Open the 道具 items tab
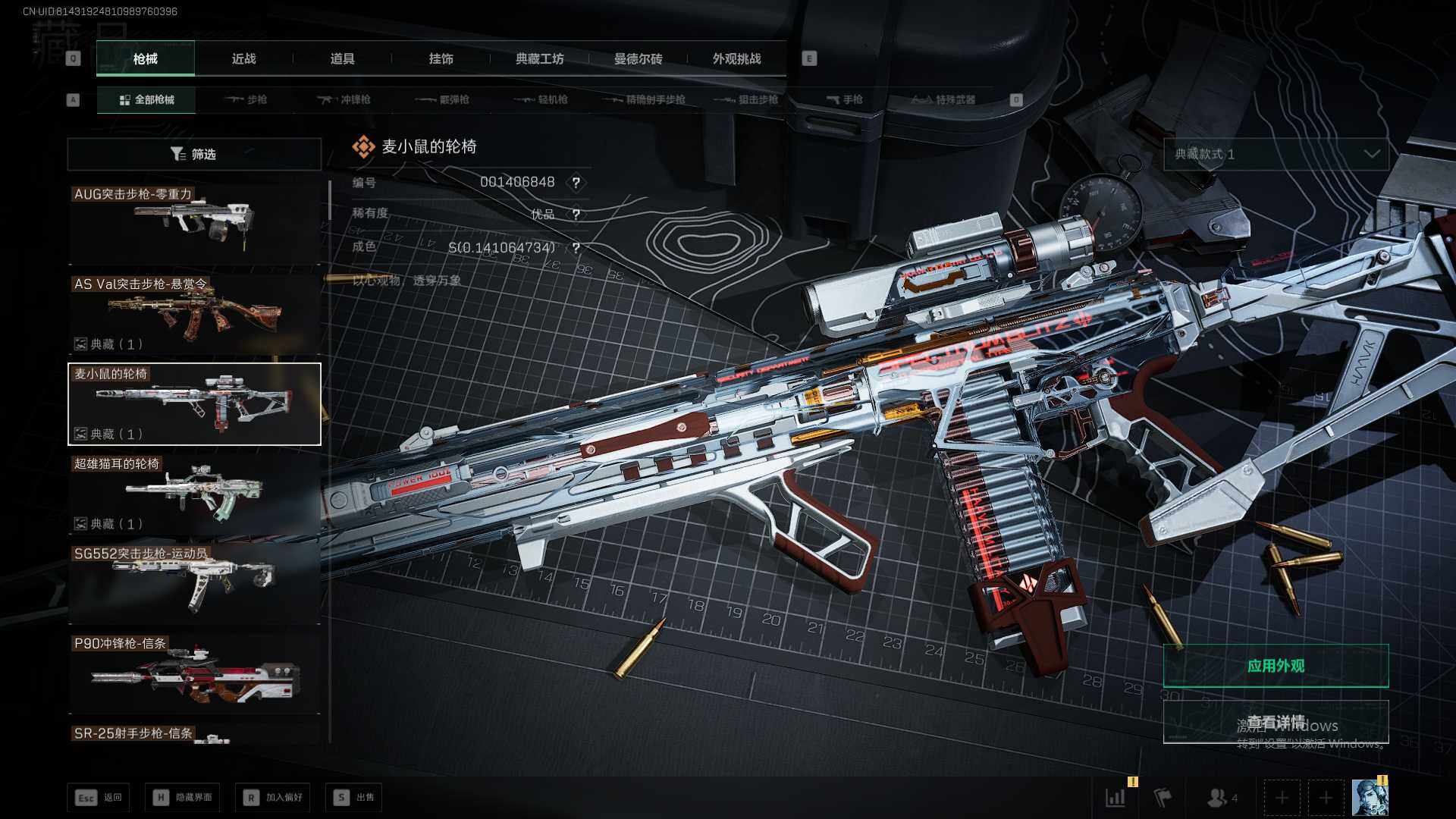The height and width of the screenshot is (819, 1456). tap(342, 58)
